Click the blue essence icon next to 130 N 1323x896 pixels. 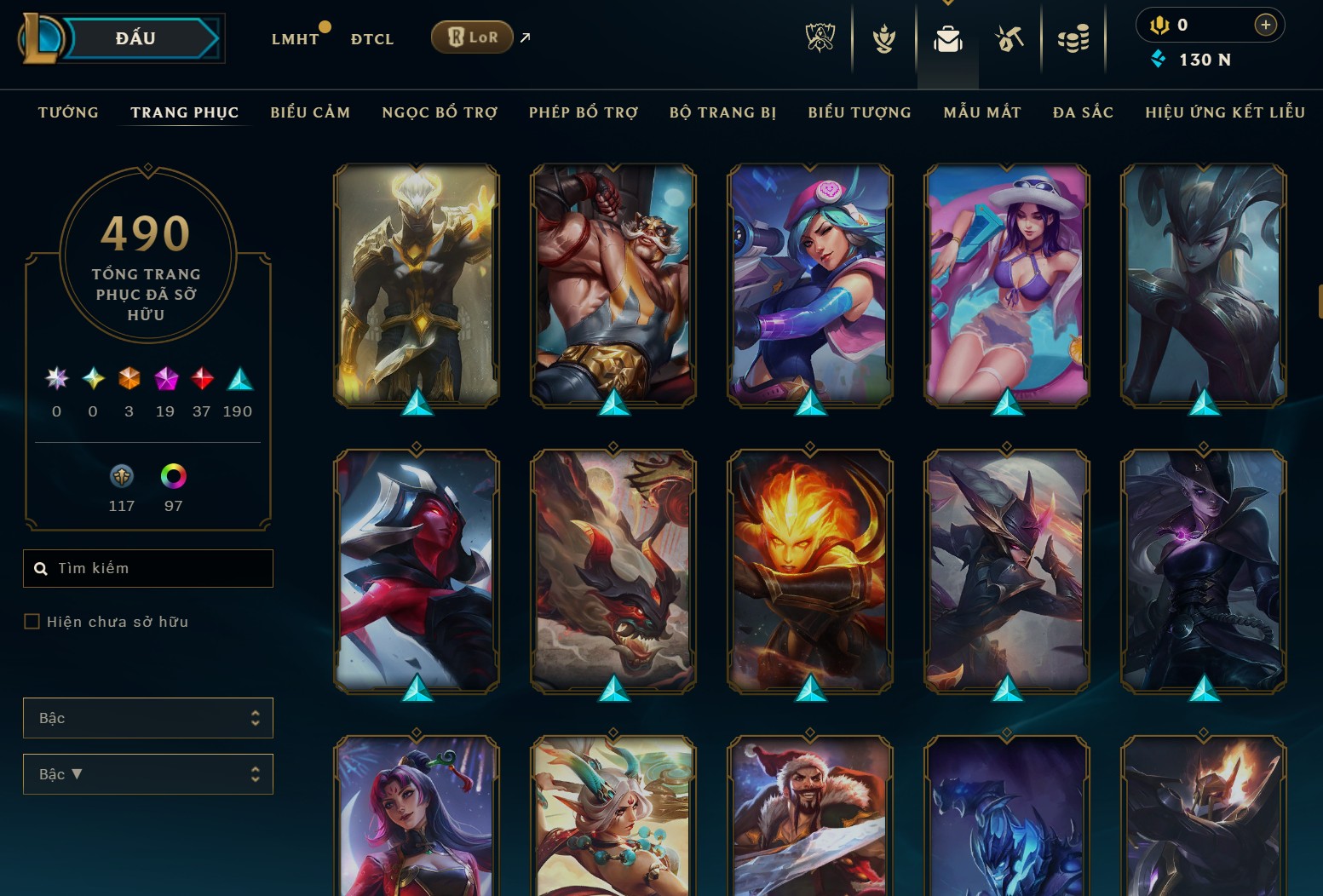[x=1159, y=60]
